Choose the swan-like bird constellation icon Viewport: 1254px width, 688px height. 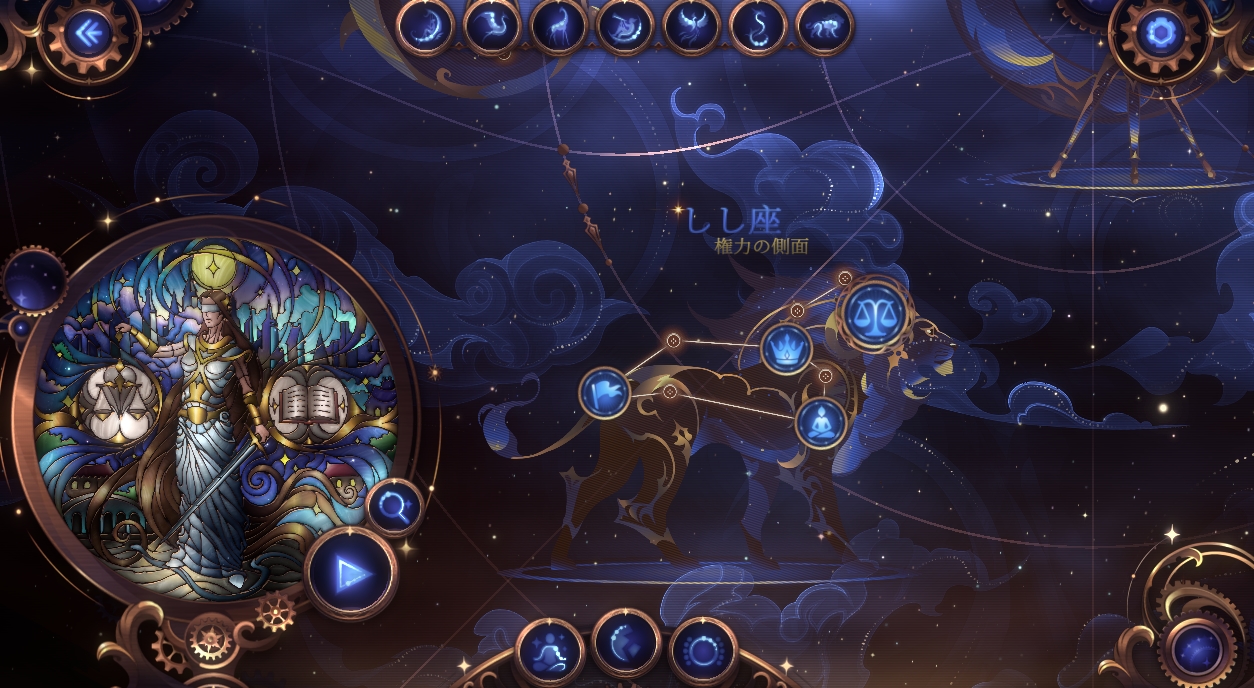(x=492, y=26)
